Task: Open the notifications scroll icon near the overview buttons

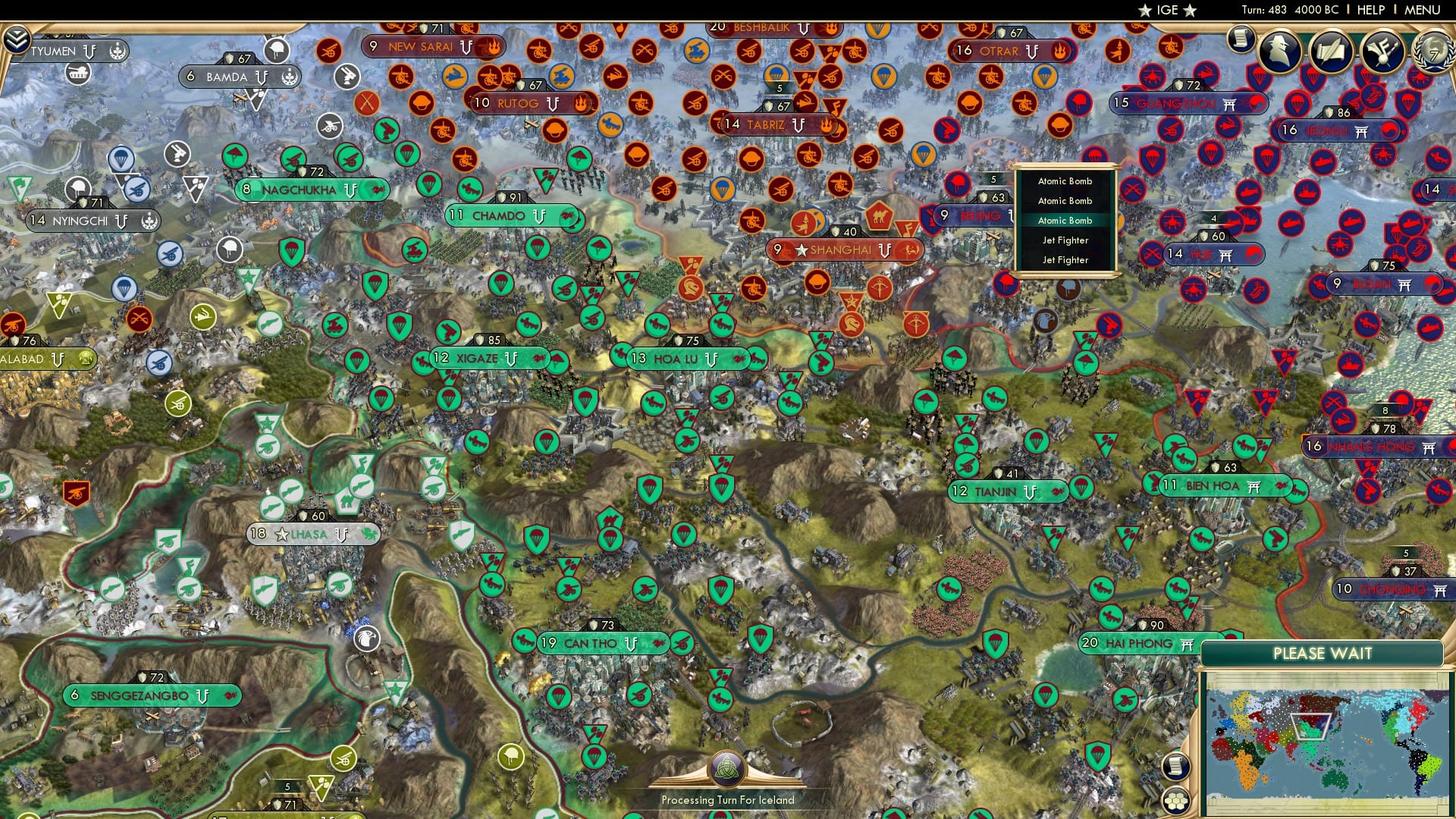Action: click(1241, 40)
